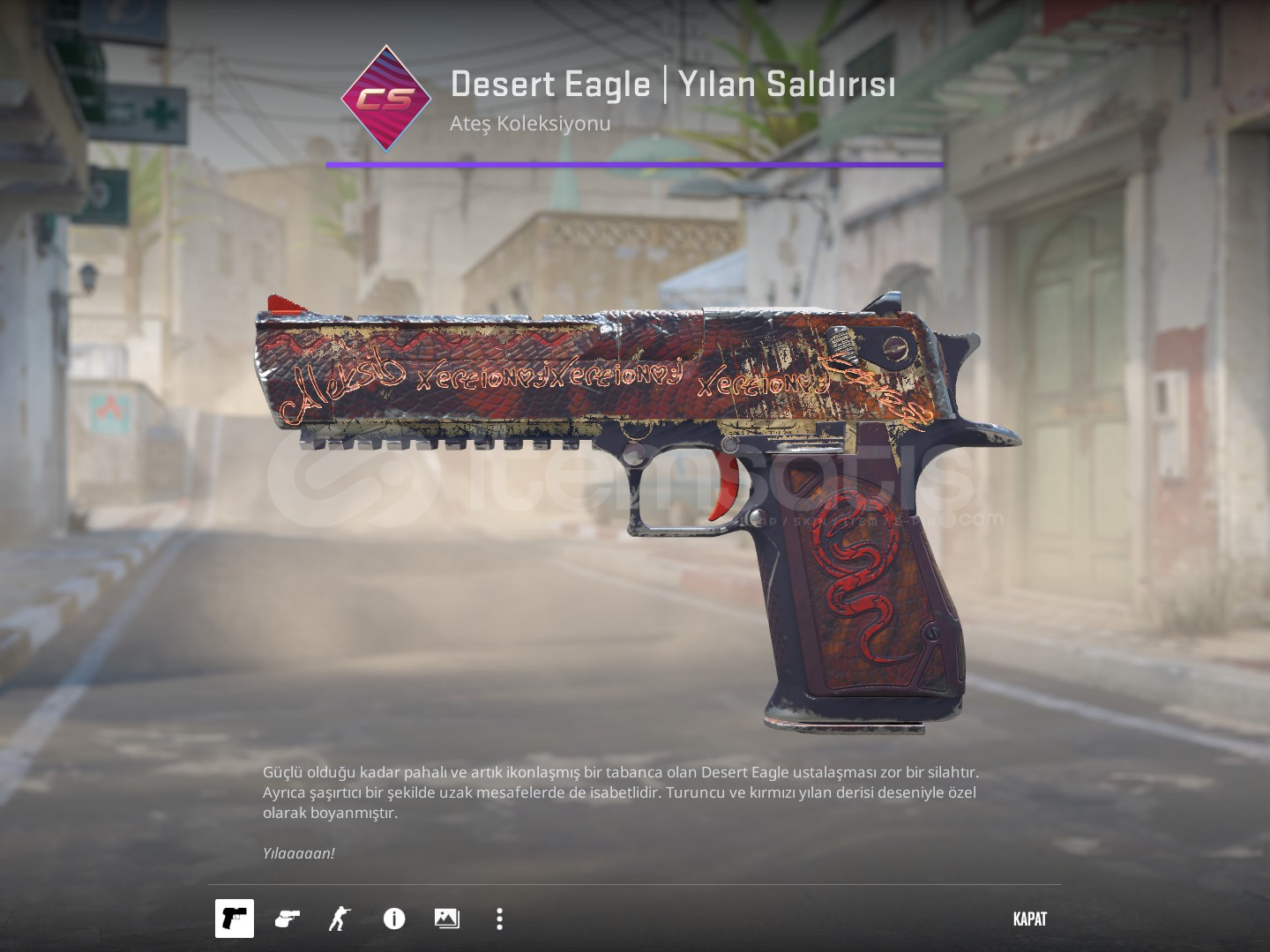Screen dimensions: 1270x952
Task: Toggle the alternate weapon display mode
Action: tap(286, 919)
